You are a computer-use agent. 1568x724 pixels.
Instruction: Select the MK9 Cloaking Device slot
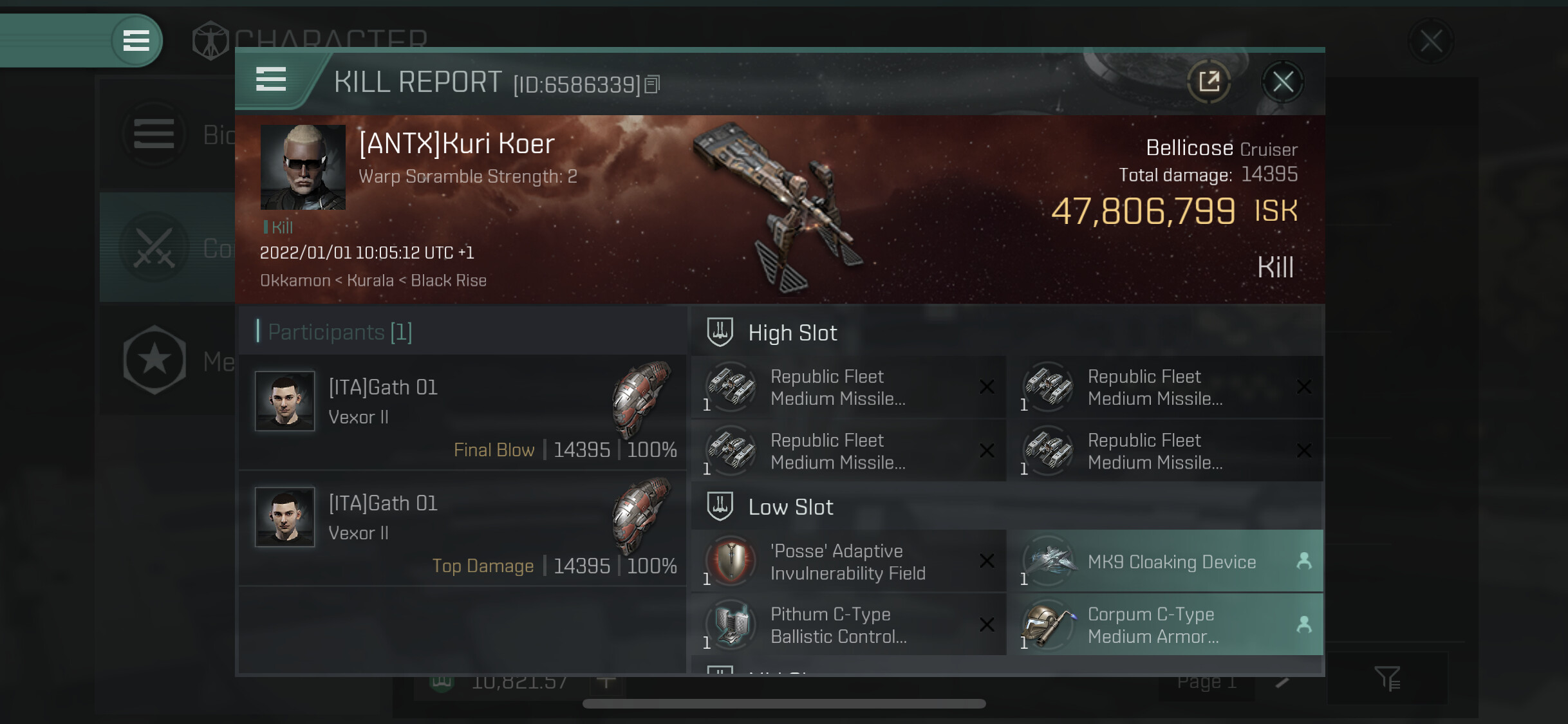point(1165,561)
